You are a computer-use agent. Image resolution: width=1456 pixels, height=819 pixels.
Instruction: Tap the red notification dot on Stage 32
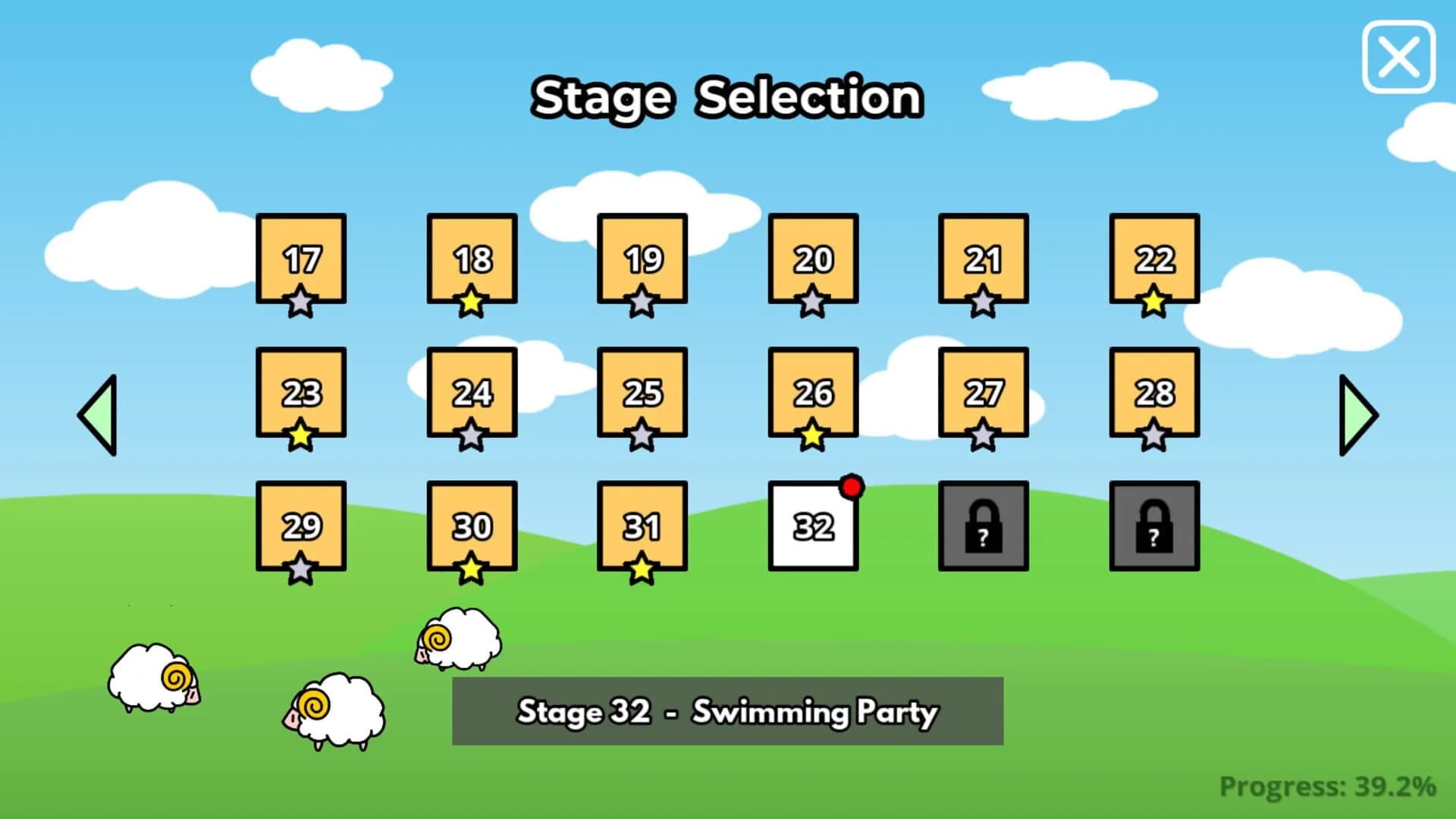(852, 488)
